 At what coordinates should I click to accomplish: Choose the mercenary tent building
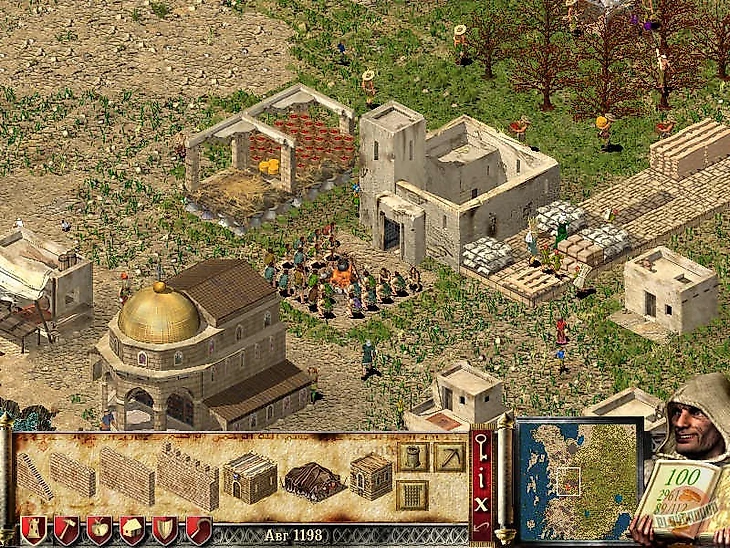point(314,480)
